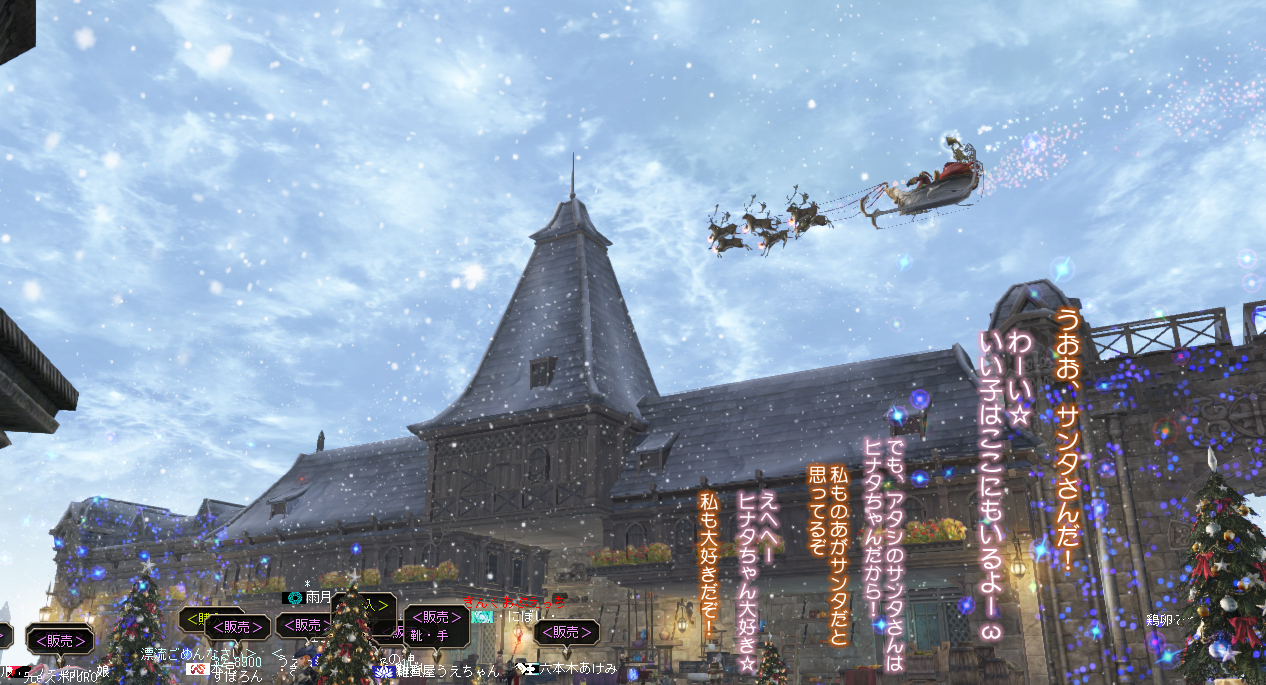The image size is (1266, 685).
Task: Open the 販売 shop sign above 六本木あけみ
Action: 566,632
